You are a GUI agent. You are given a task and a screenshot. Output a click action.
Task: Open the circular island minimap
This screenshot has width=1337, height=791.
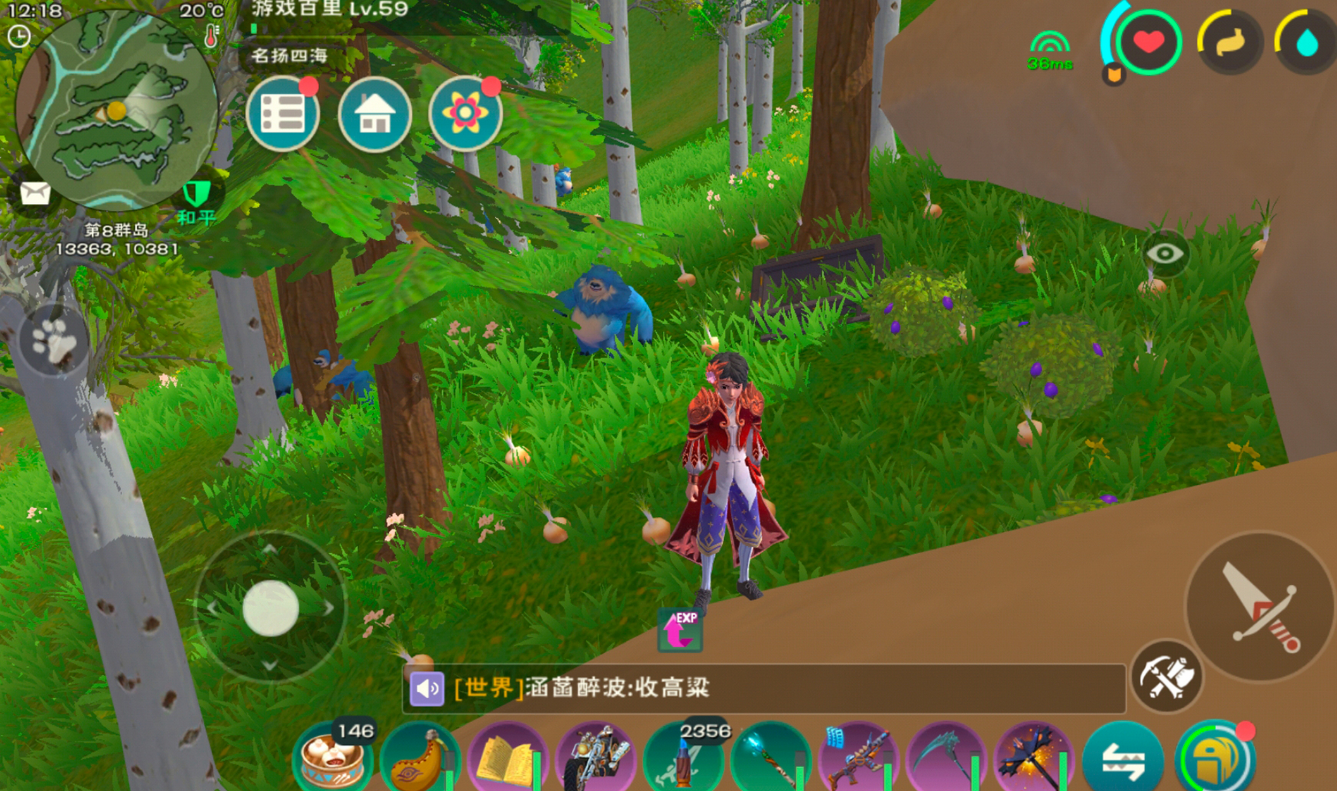coord(116,108)
